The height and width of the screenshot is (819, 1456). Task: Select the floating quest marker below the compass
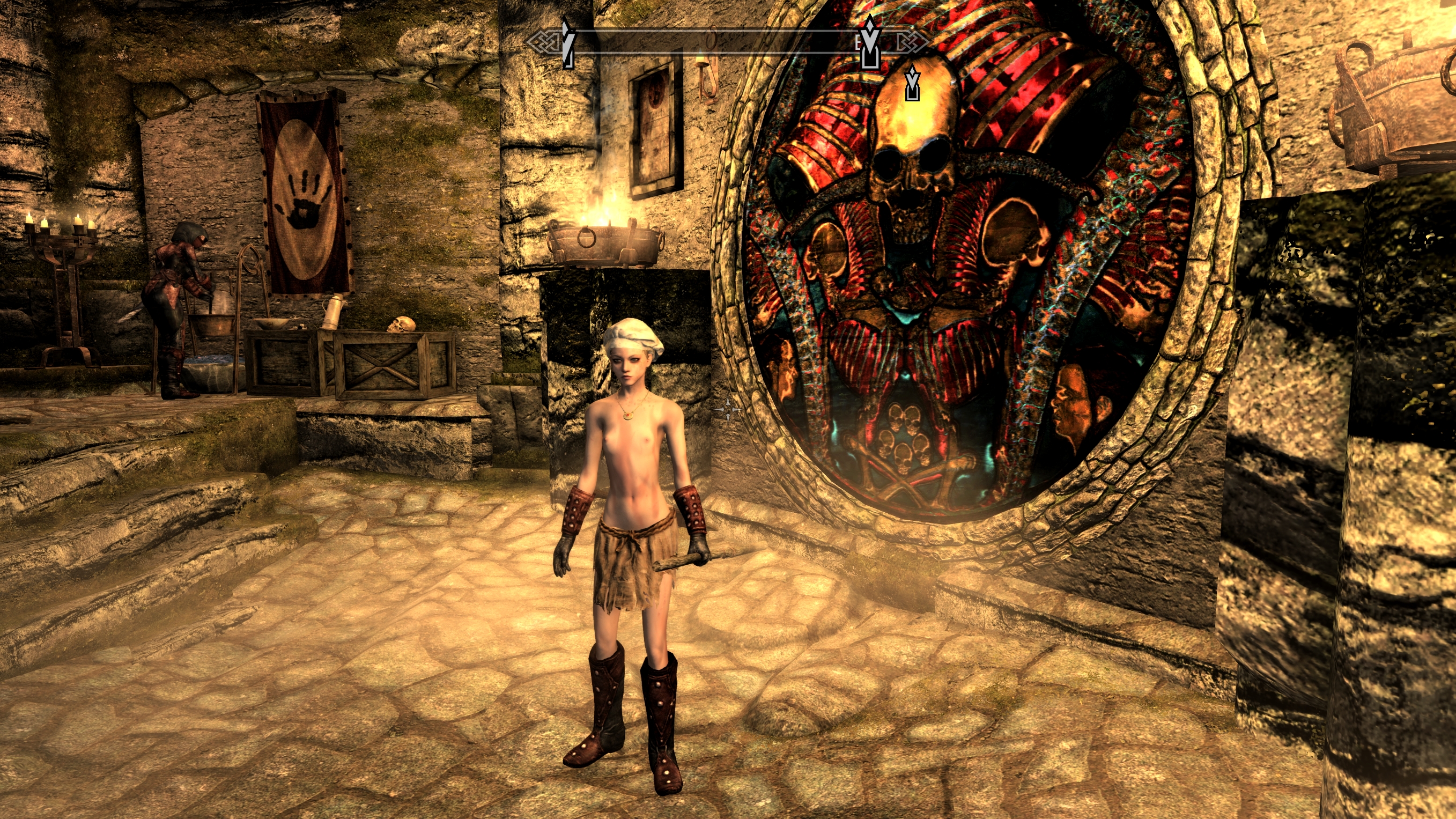[x=912, y=84]
